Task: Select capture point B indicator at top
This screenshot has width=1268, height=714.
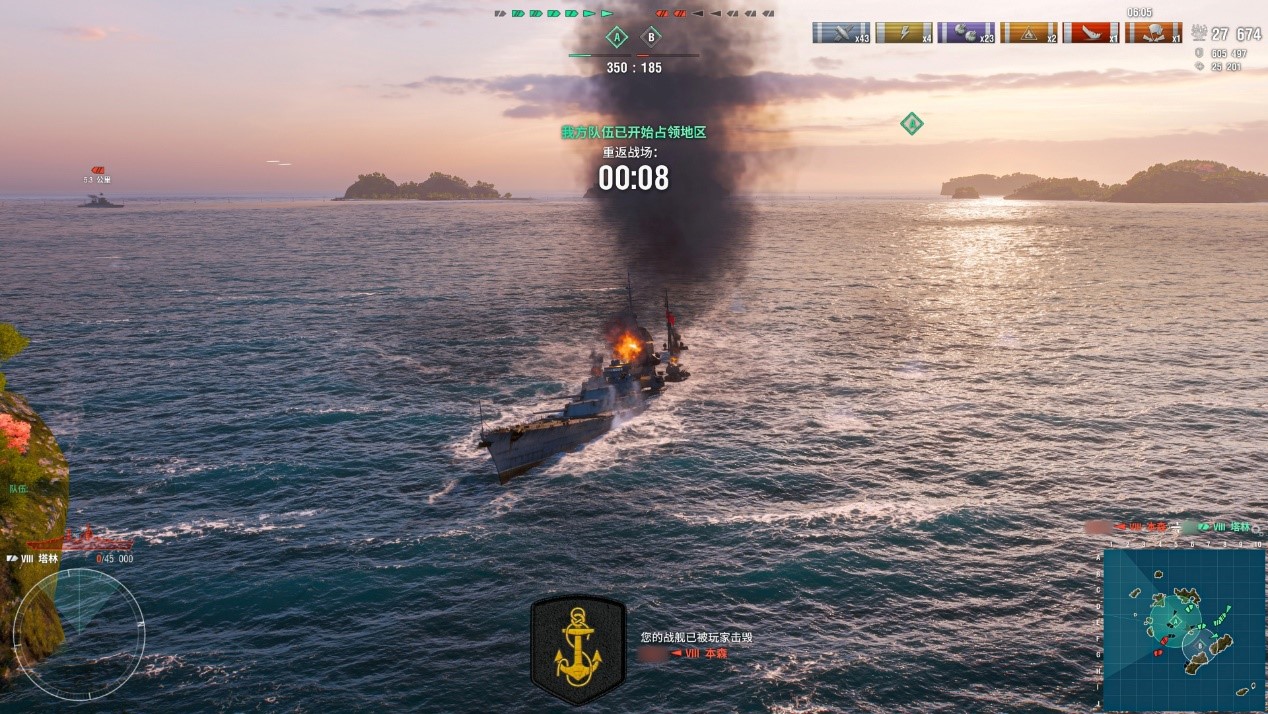Action: [651, 38]
